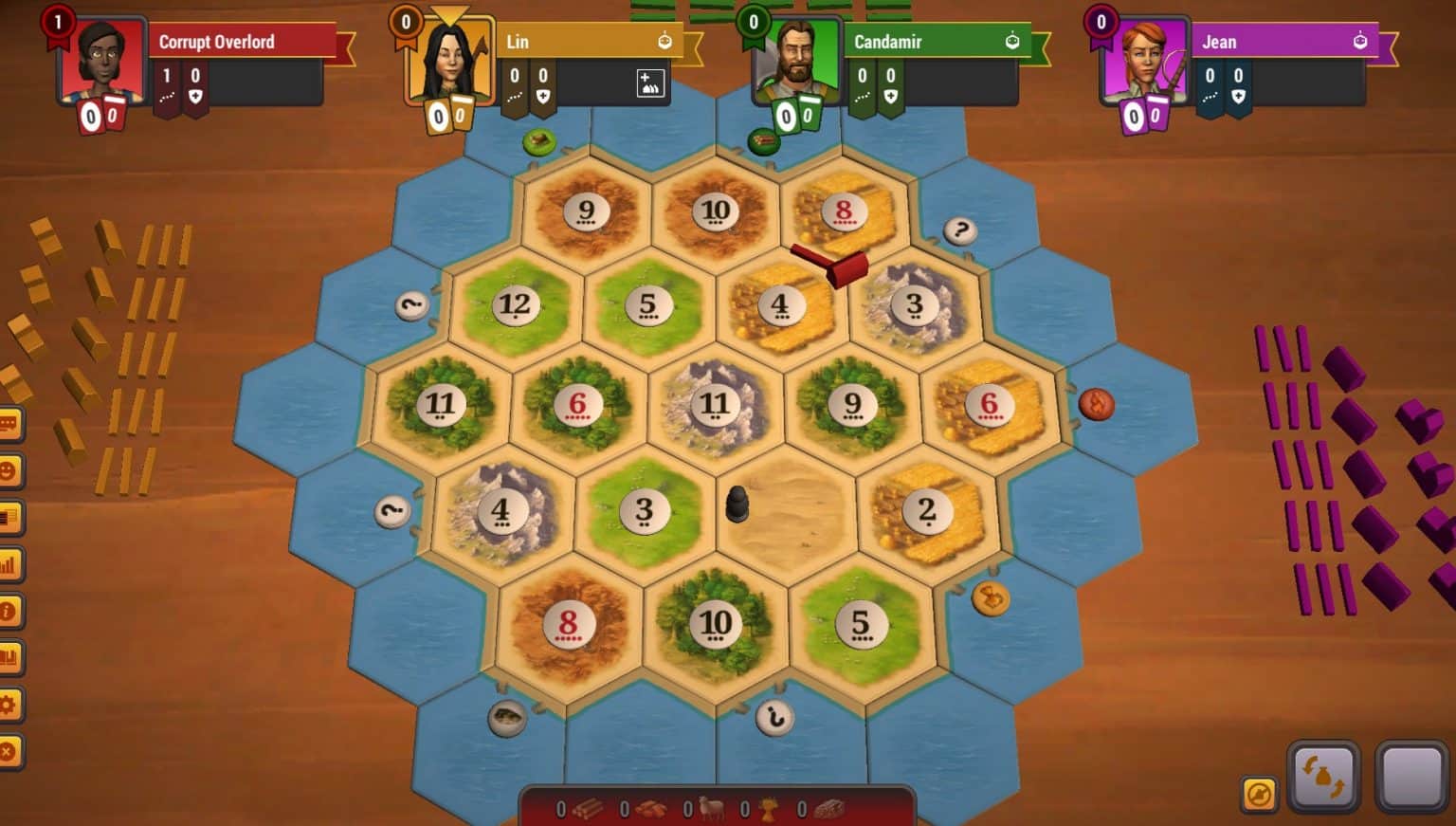Click the add-cards icon in Lin's player panel
This screenshot has width=1456, height=826.
[x=649, y=83]
